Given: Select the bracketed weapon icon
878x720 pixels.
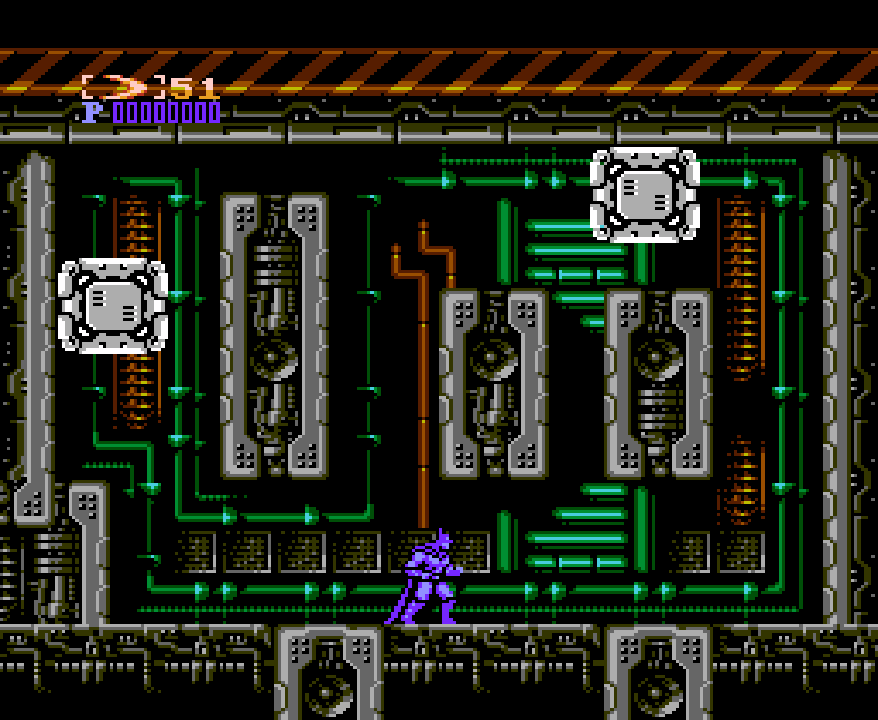Looking at the screenshot, I should pos(123,87).
